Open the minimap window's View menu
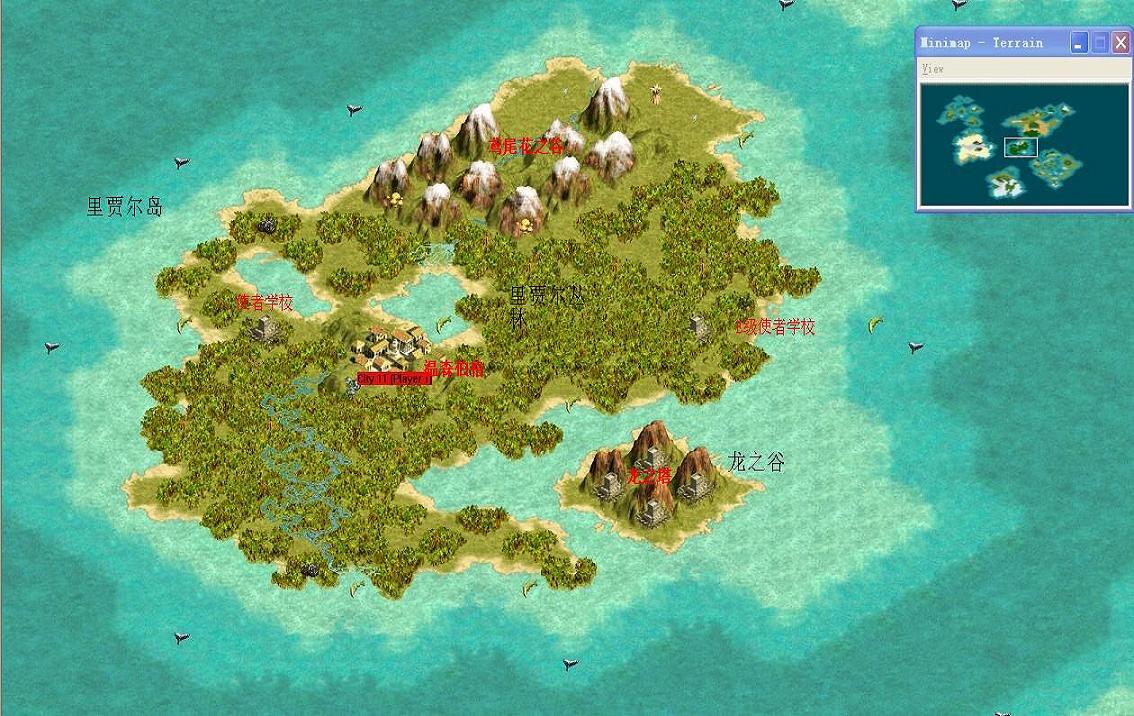Image resolution: width=1134 pixels, height=716 pixels. [933, 69]
